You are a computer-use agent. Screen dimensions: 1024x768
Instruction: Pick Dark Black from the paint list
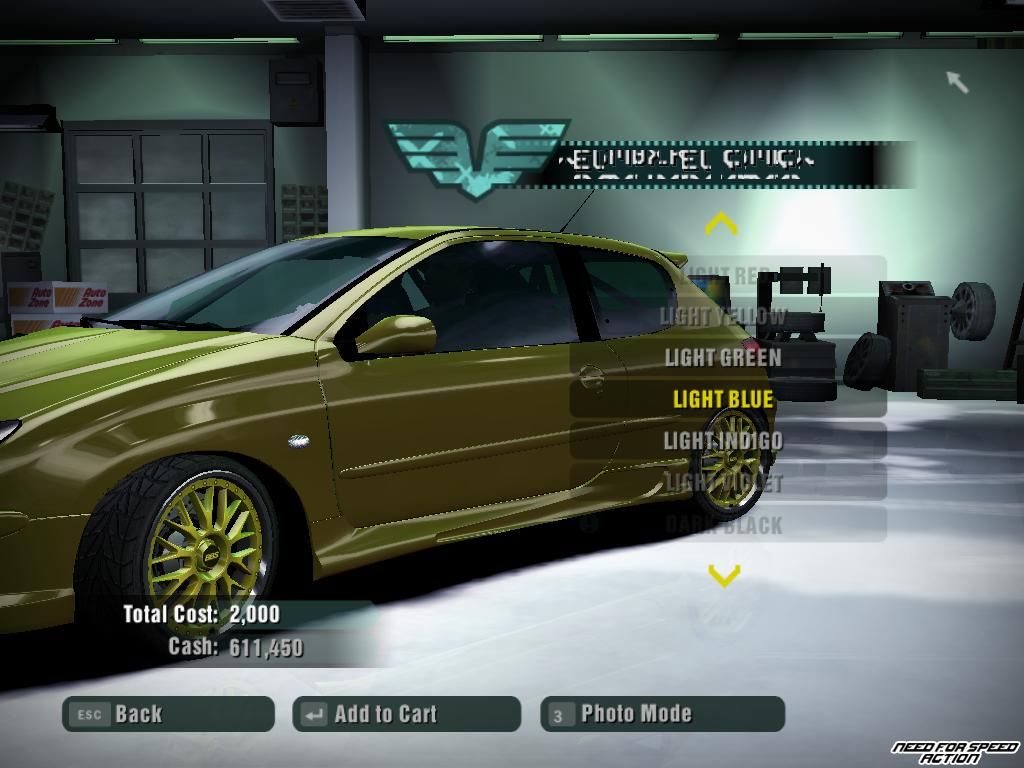[724, 524]
